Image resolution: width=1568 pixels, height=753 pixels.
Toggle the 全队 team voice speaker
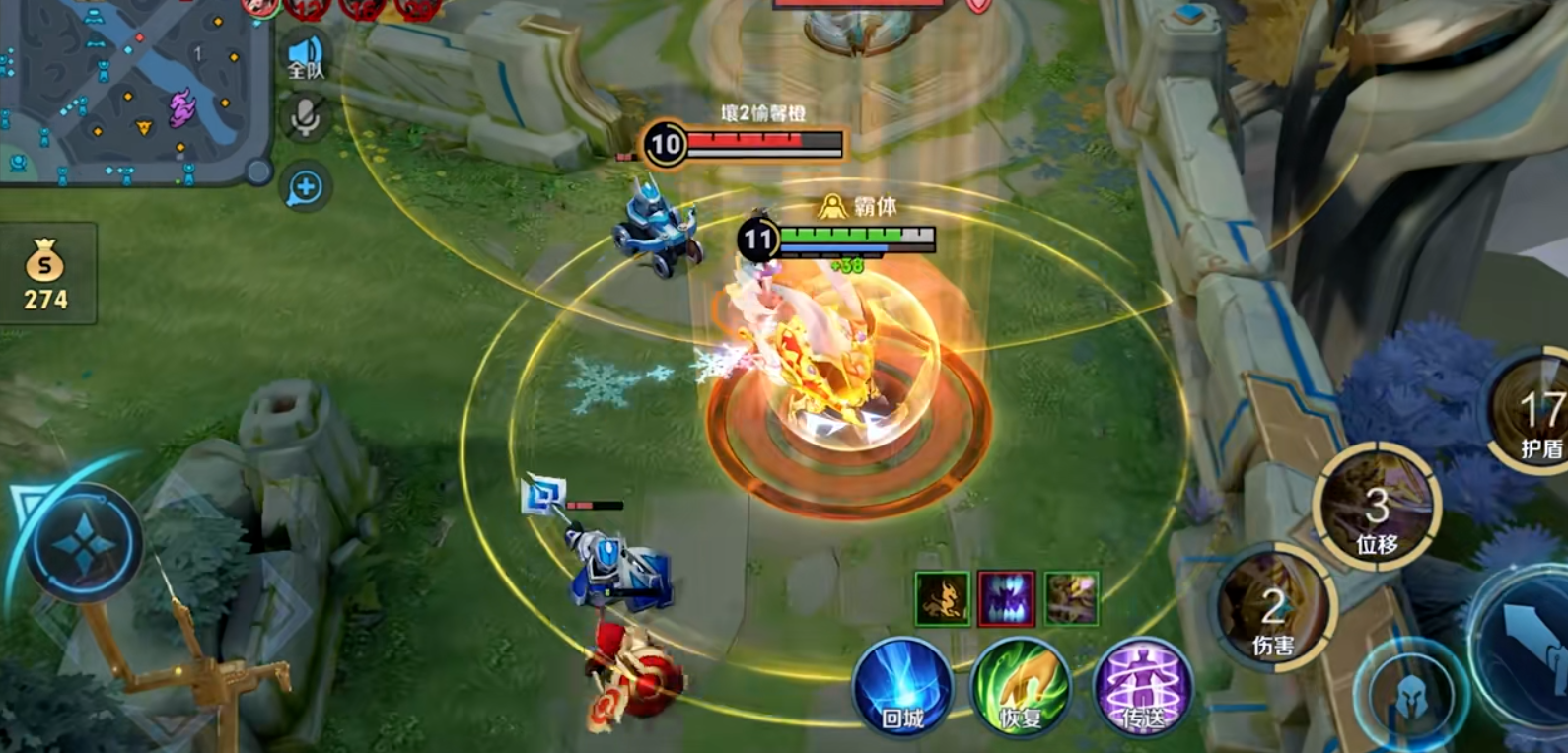(x=306, y=56)
